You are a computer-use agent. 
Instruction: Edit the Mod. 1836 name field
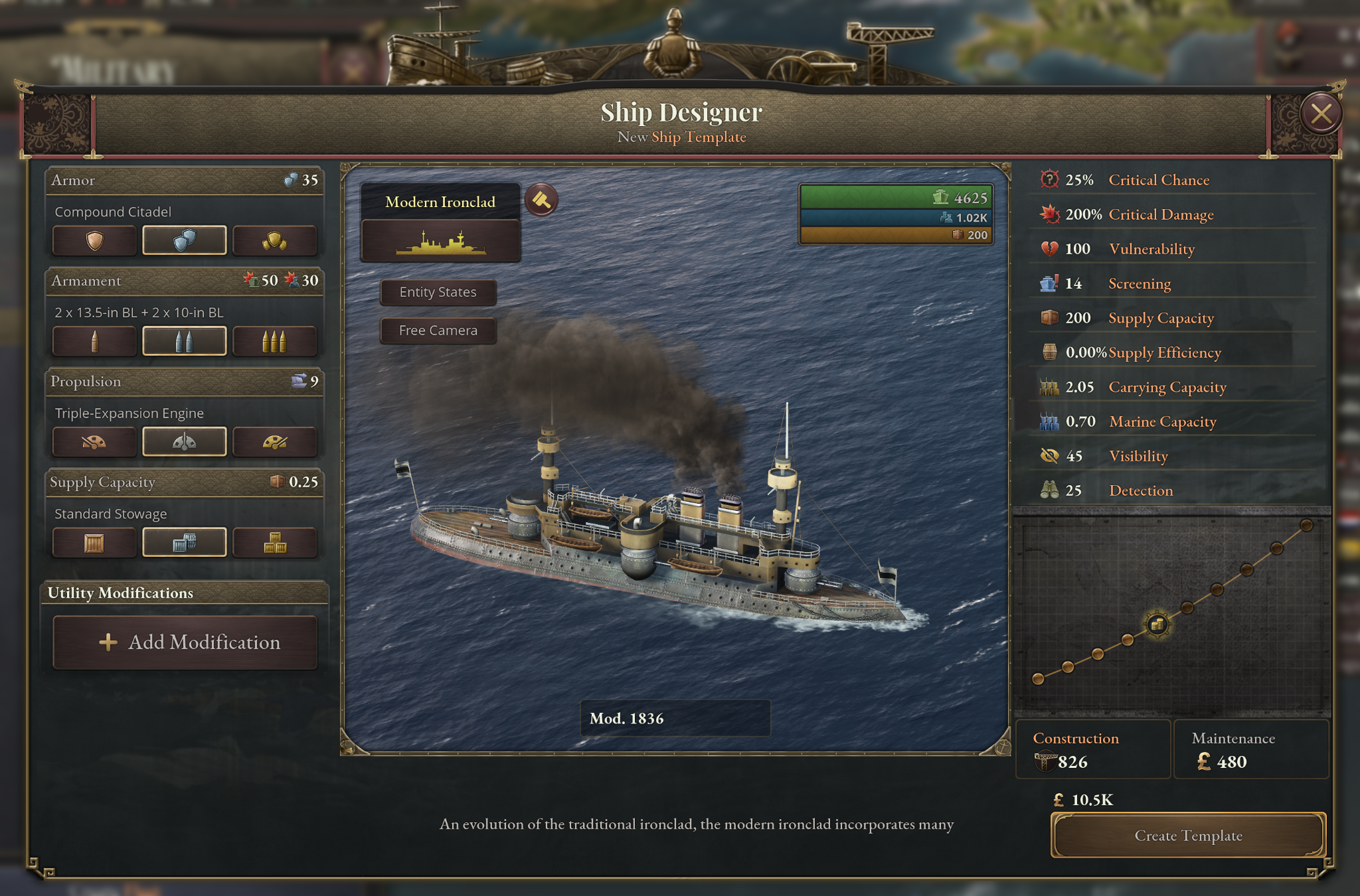(675, 718)
